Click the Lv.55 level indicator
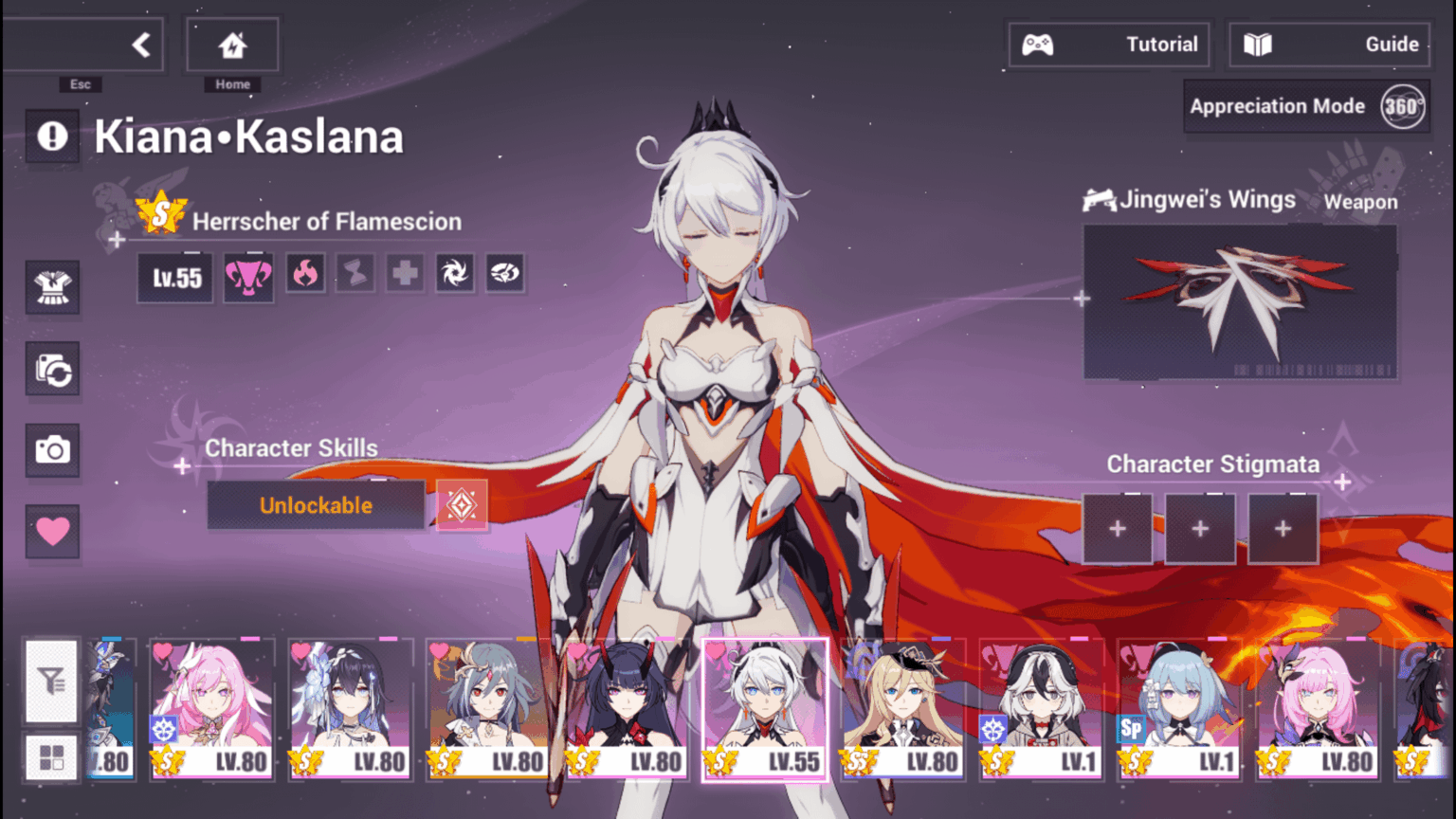The width and height of the screenshot is (1456, 819). [x=173, y=277]
